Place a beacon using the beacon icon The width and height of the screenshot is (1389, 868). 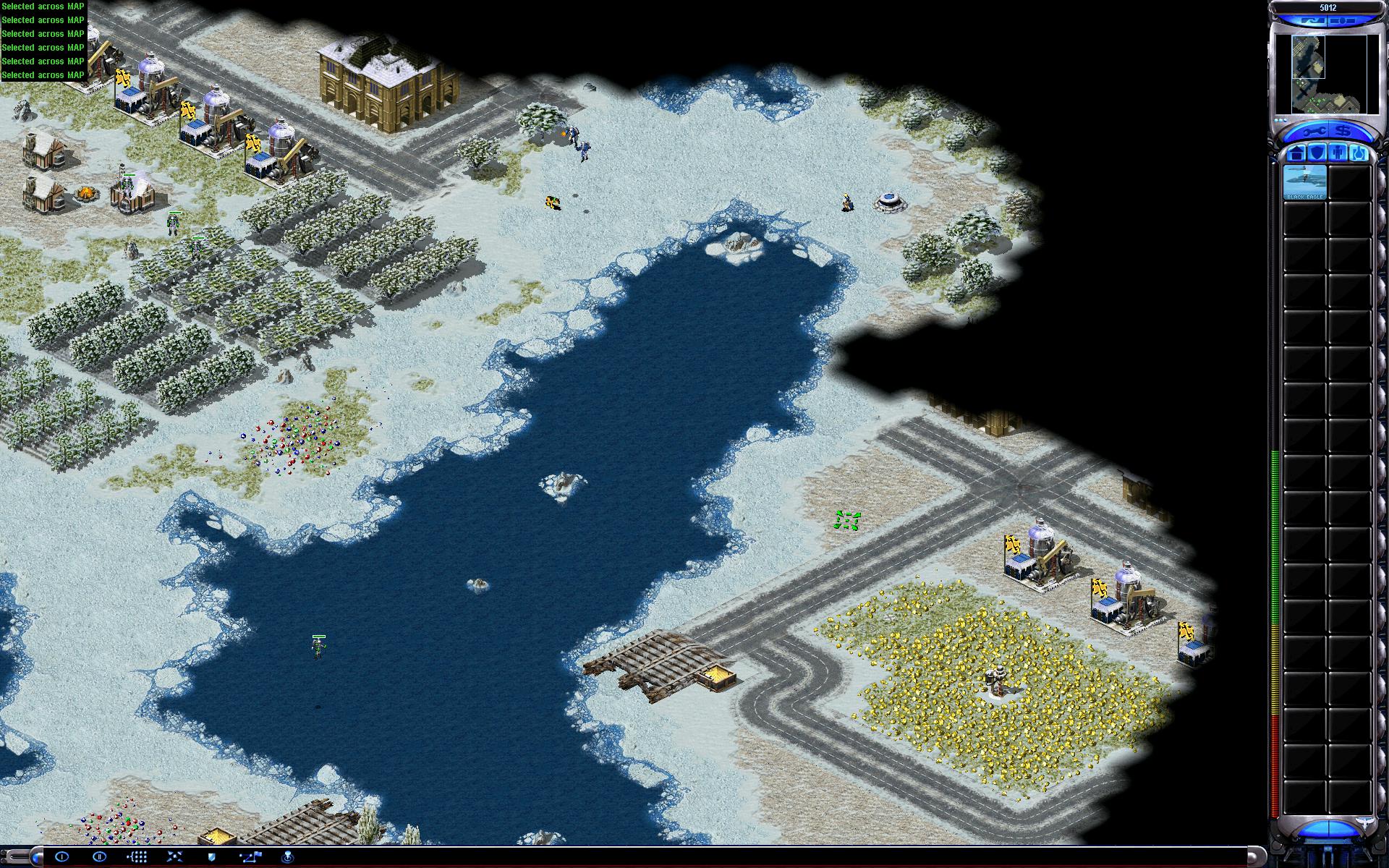coord(287,857)
